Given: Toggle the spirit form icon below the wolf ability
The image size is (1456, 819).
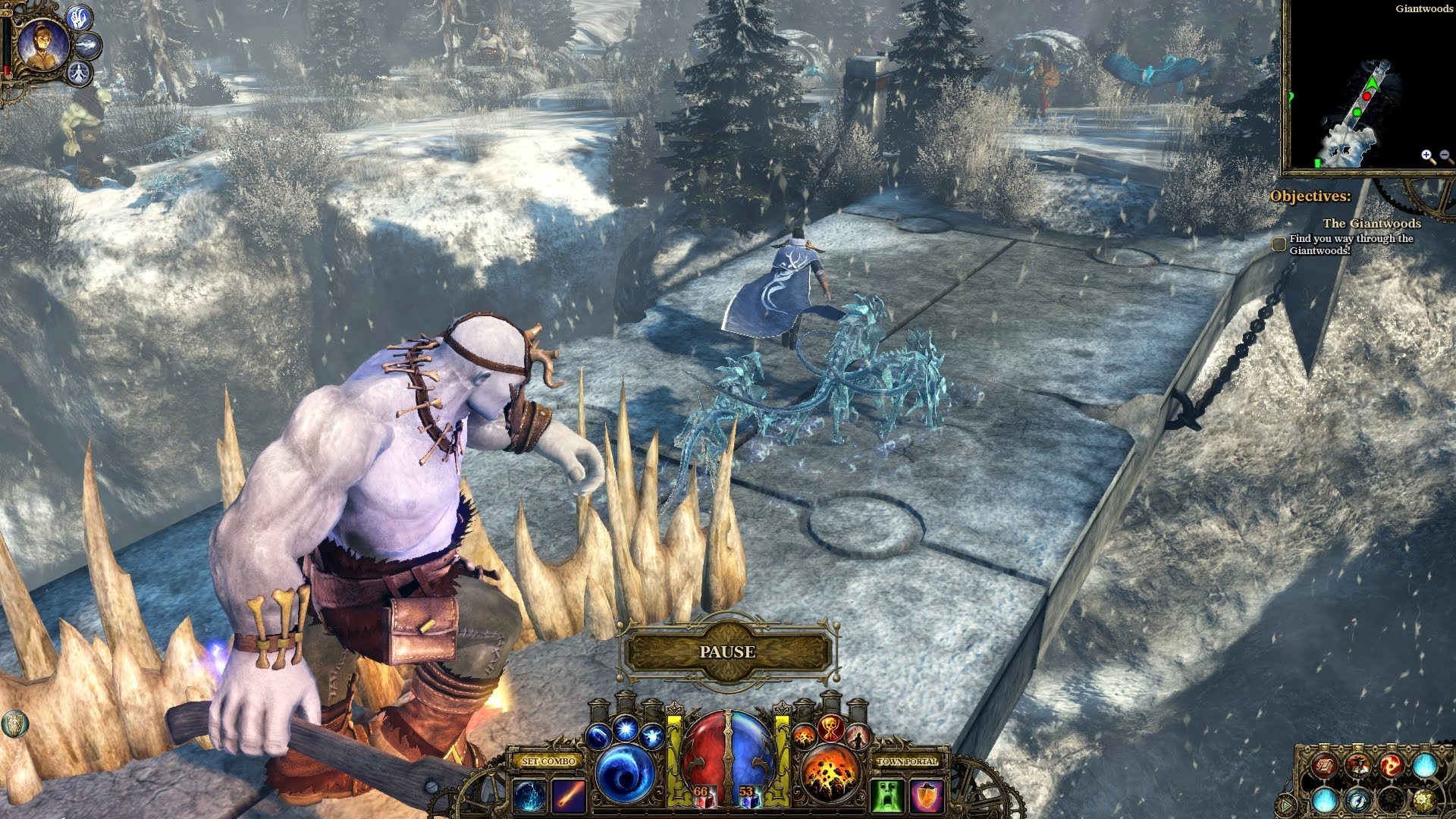Looking at the screenshot, I should pos(80,74).
